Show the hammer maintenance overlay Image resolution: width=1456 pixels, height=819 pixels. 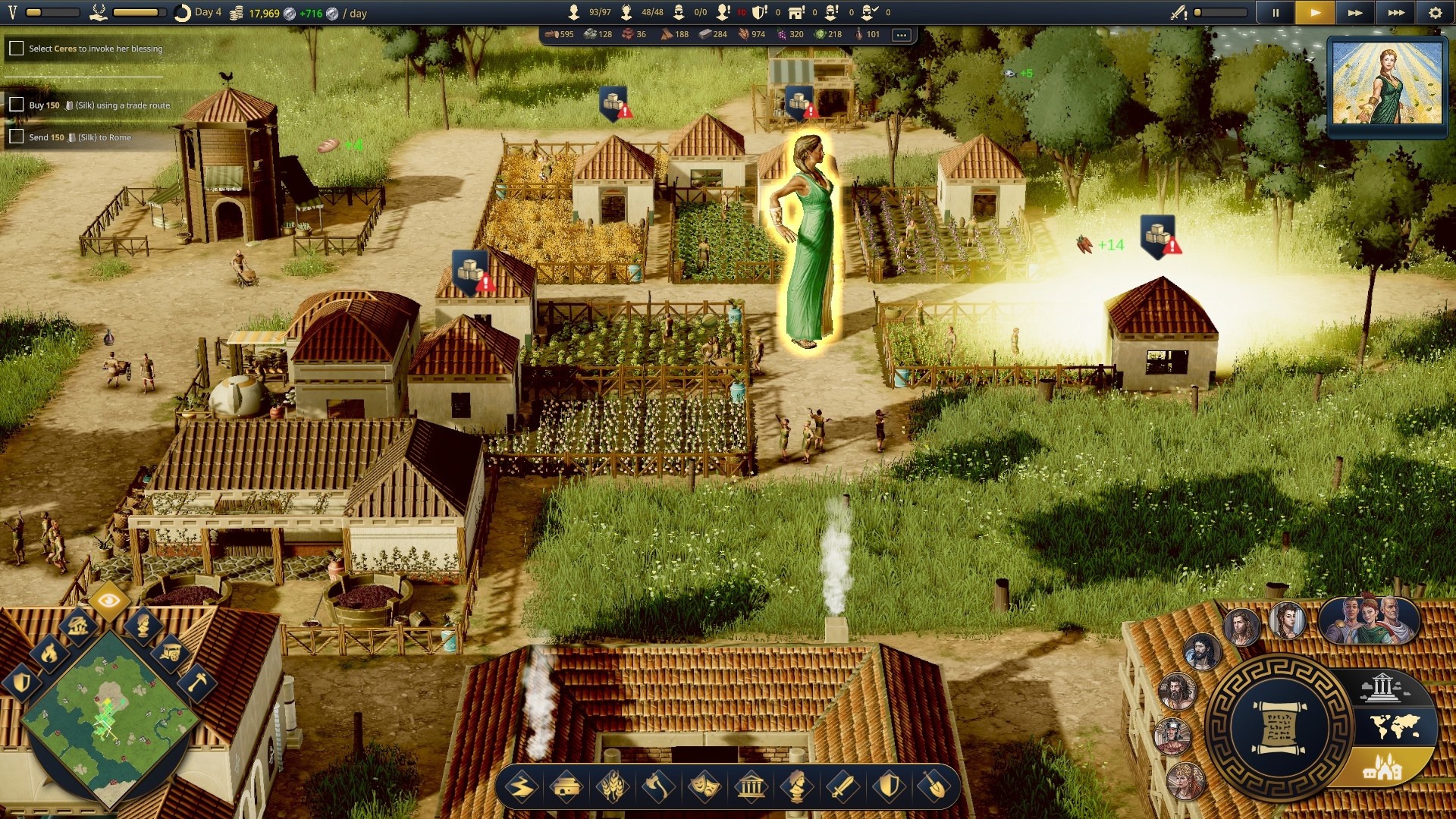tap(197, 682)
